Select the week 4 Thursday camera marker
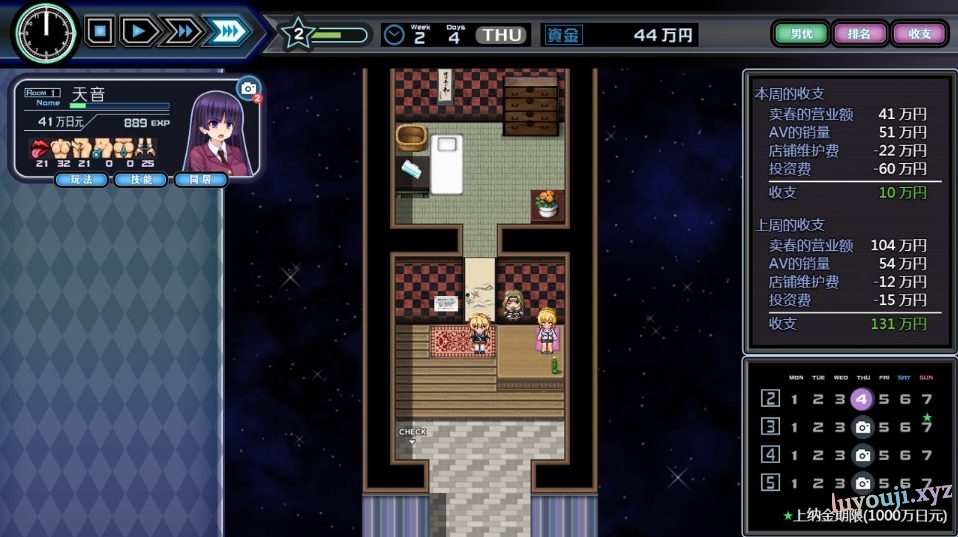 (x=862, y=455)
